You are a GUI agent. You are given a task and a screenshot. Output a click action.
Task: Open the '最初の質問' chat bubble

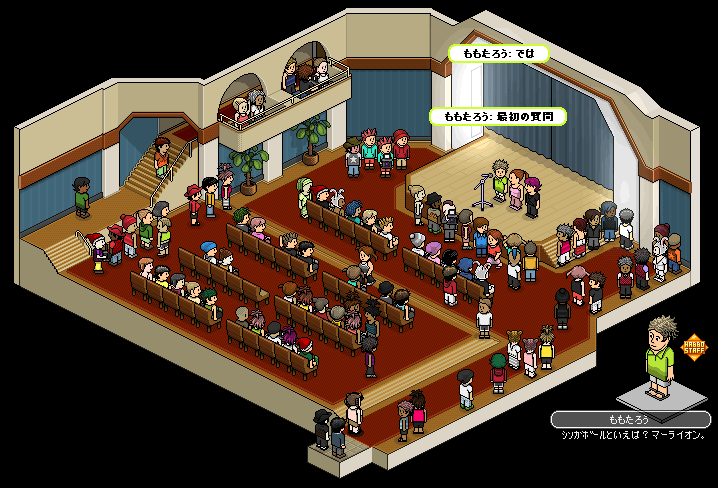pyautogui.click(x=498, y=116)
